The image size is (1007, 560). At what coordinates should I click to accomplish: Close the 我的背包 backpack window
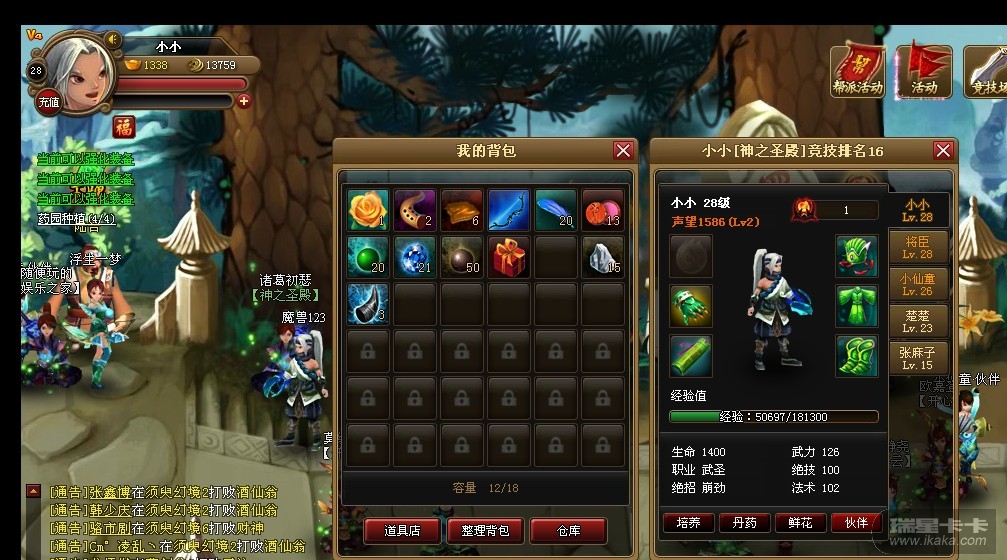click(x=623, y=151)
